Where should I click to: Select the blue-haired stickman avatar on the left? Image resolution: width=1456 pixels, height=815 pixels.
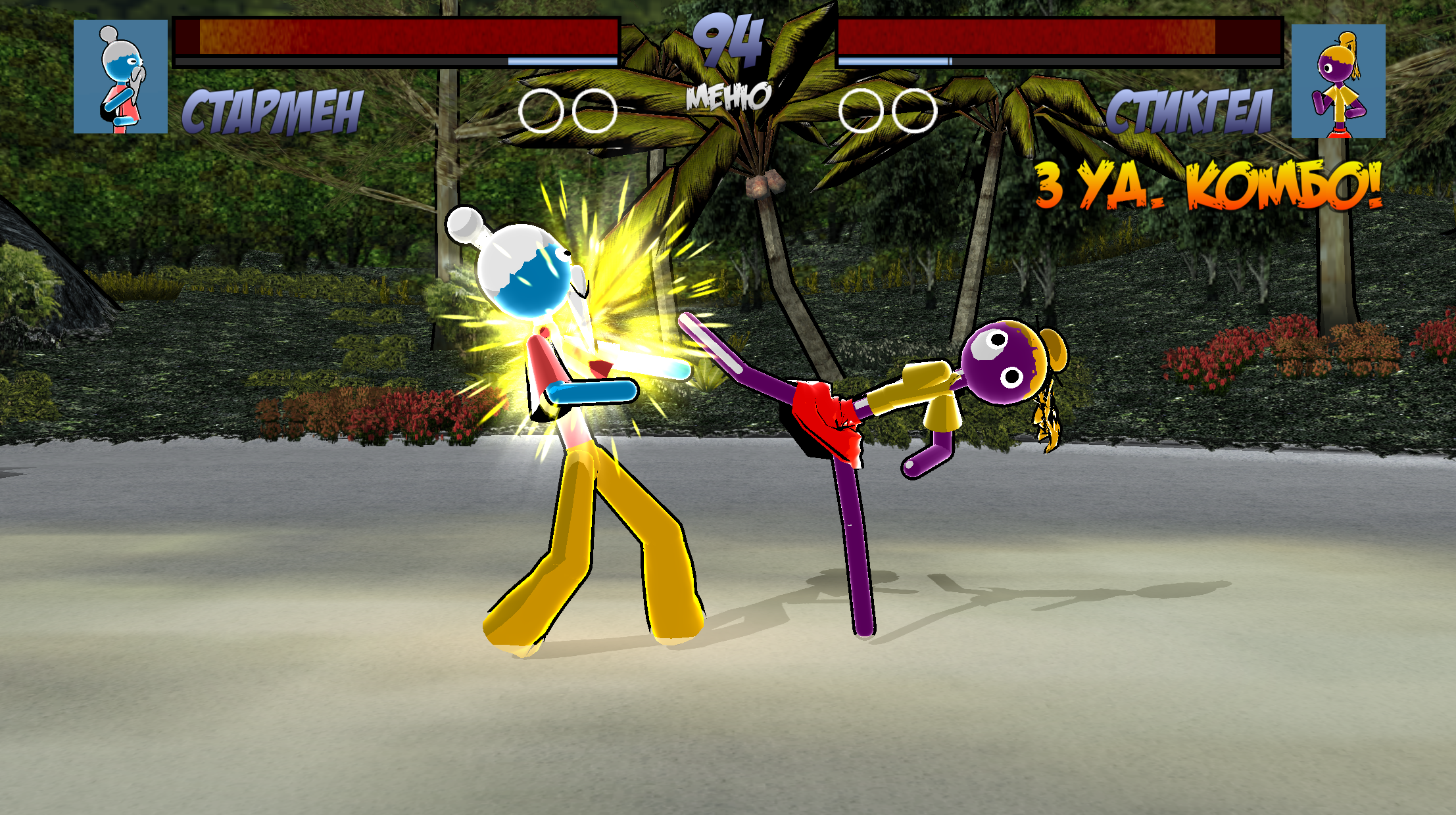120,78
